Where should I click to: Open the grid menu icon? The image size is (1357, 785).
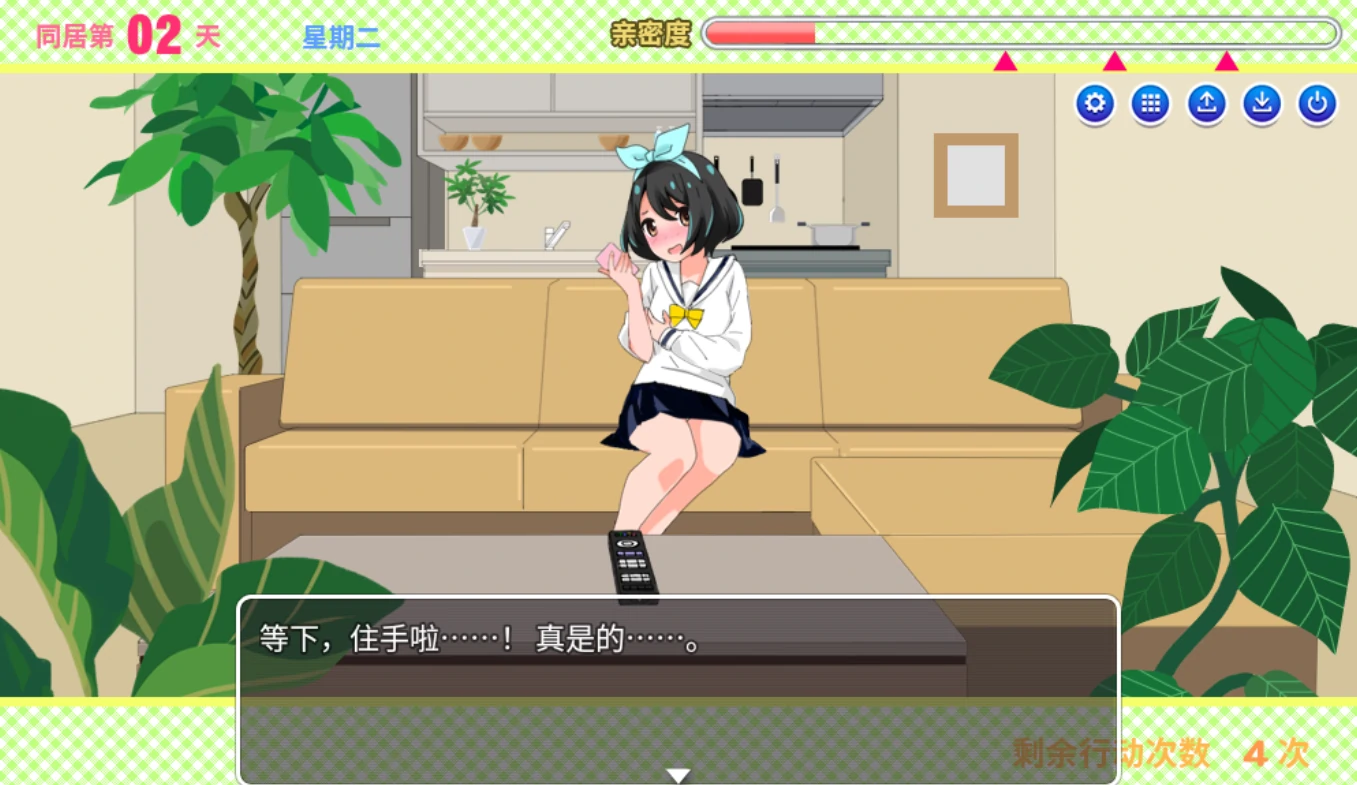1149,102
